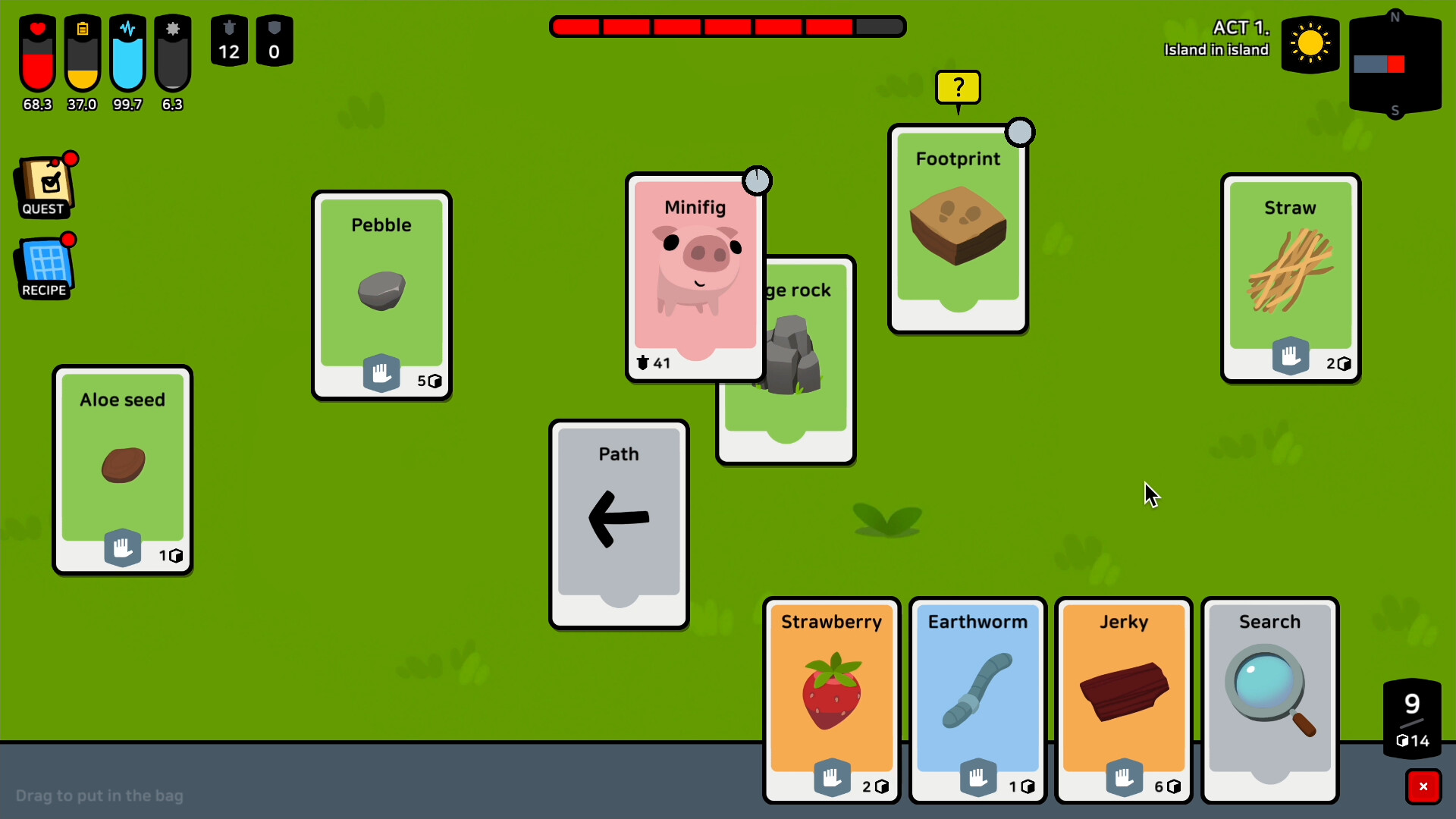This screenshot has width=1456, height=819.
Task: Open the compass direction widget
Action: click(x=1395, y=64)
